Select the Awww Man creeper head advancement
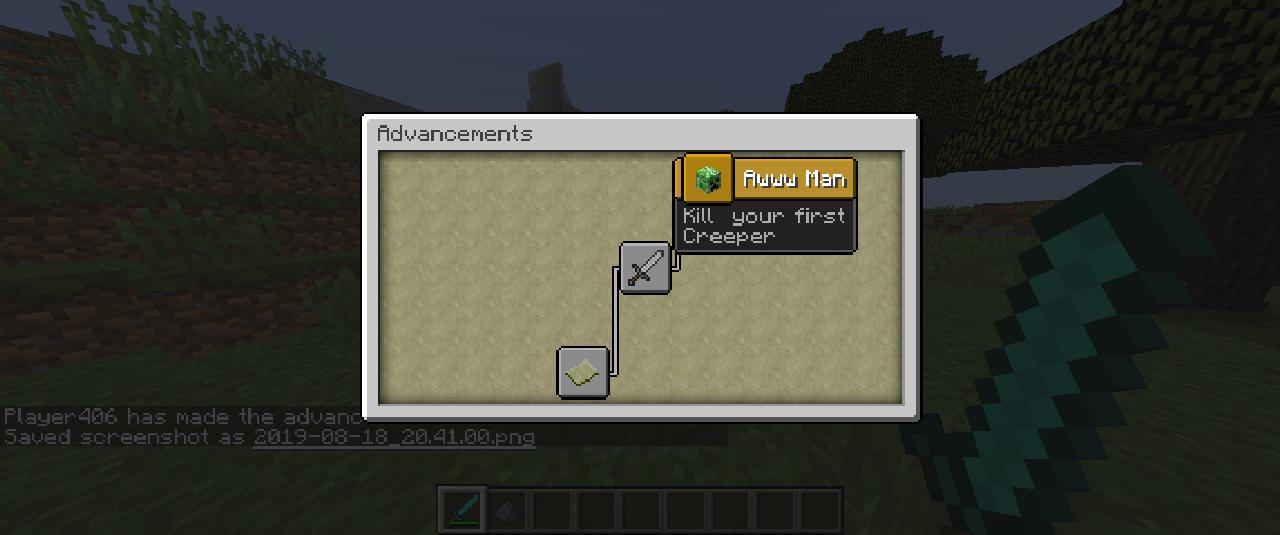 [708, 179]
